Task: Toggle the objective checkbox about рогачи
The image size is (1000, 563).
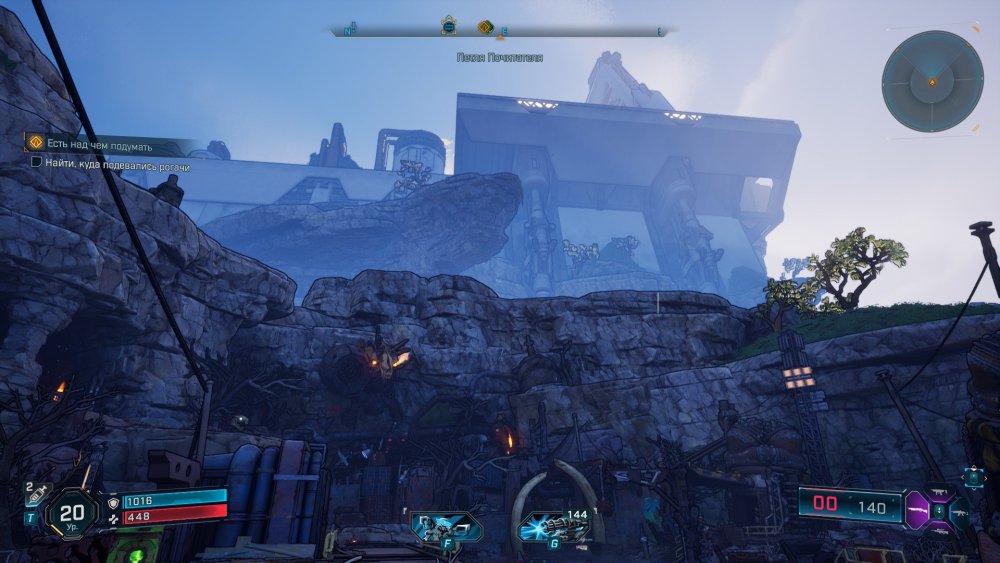Action: coord(36,161)
